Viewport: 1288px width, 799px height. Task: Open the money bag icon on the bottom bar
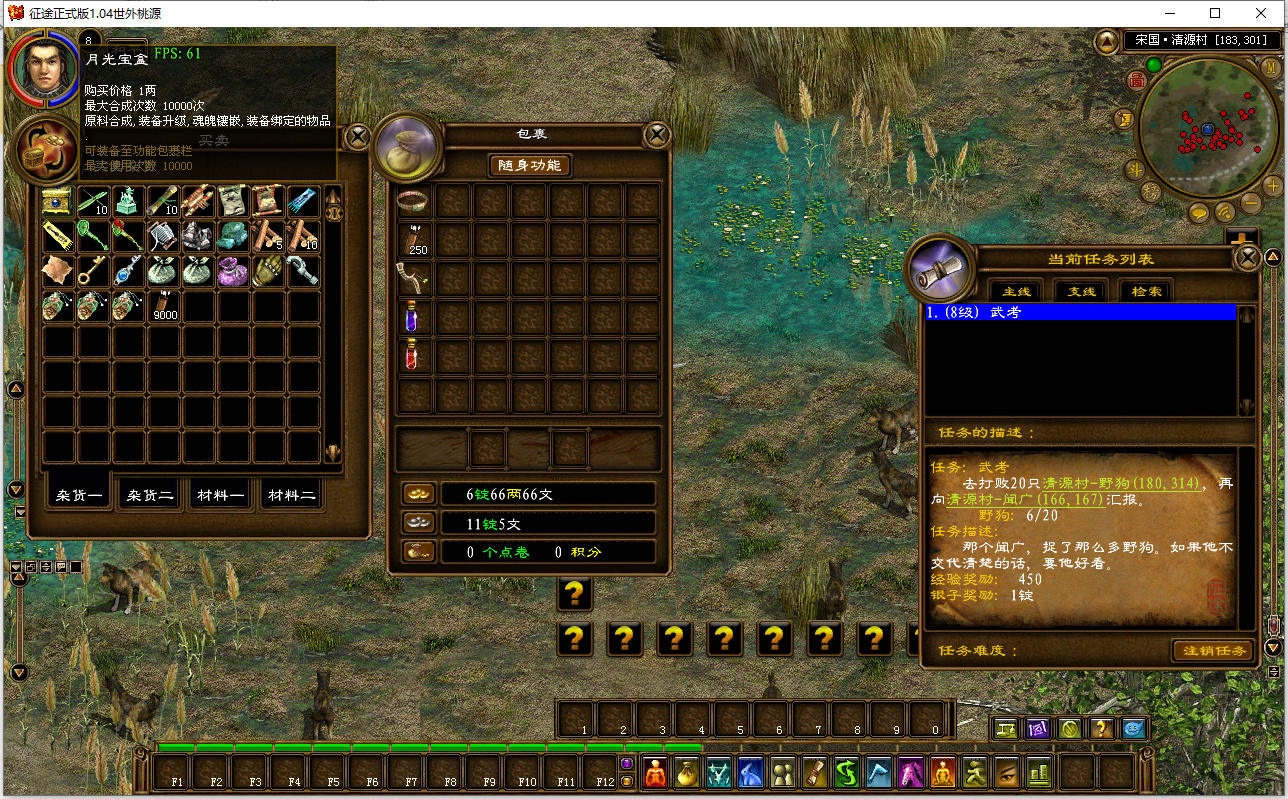click(687, 772)
